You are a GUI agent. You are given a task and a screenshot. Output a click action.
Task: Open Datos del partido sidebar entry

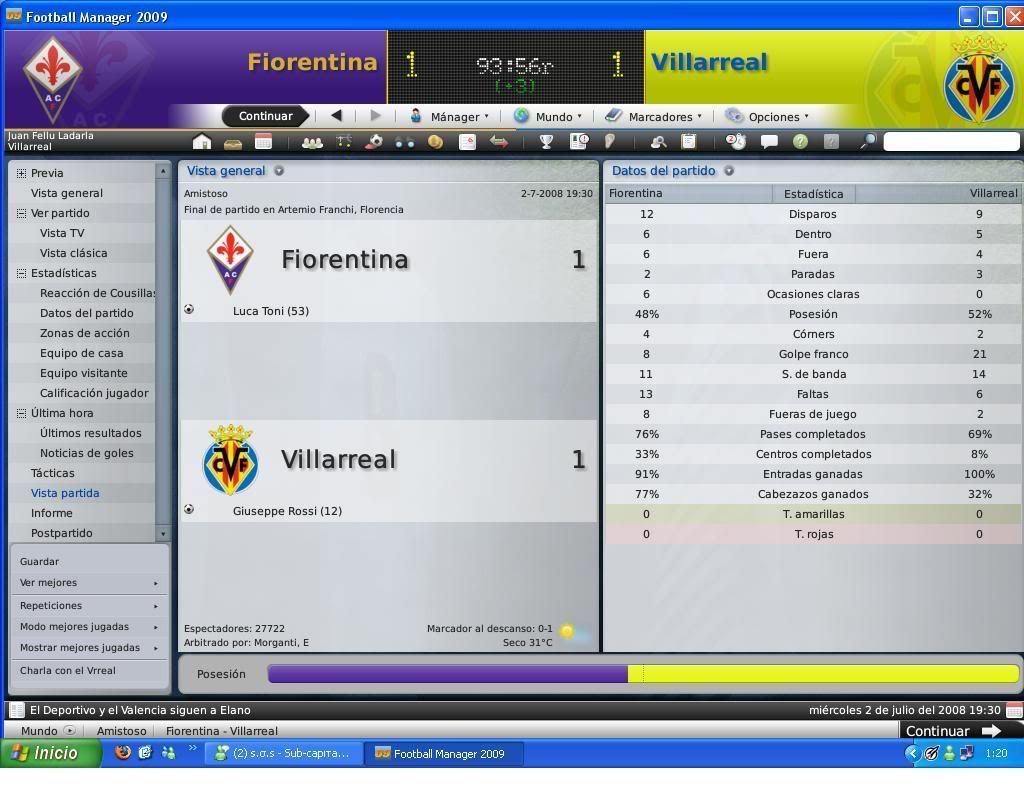coord(86,313)
